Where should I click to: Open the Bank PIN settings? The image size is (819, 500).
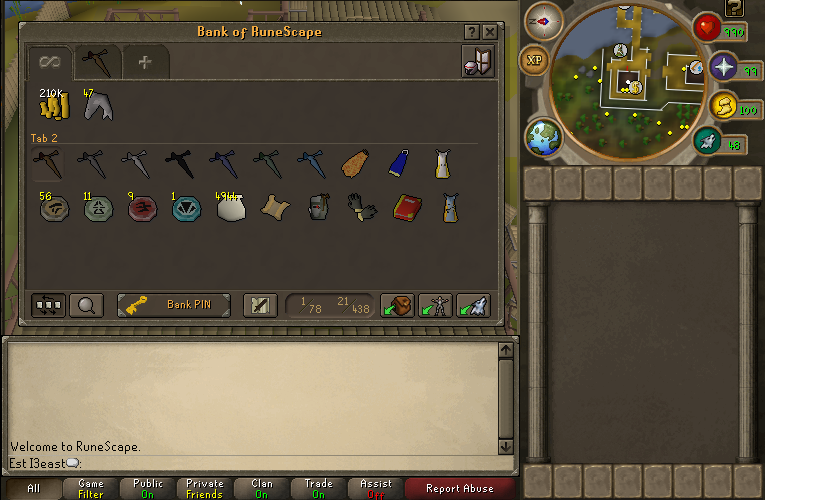176,305
